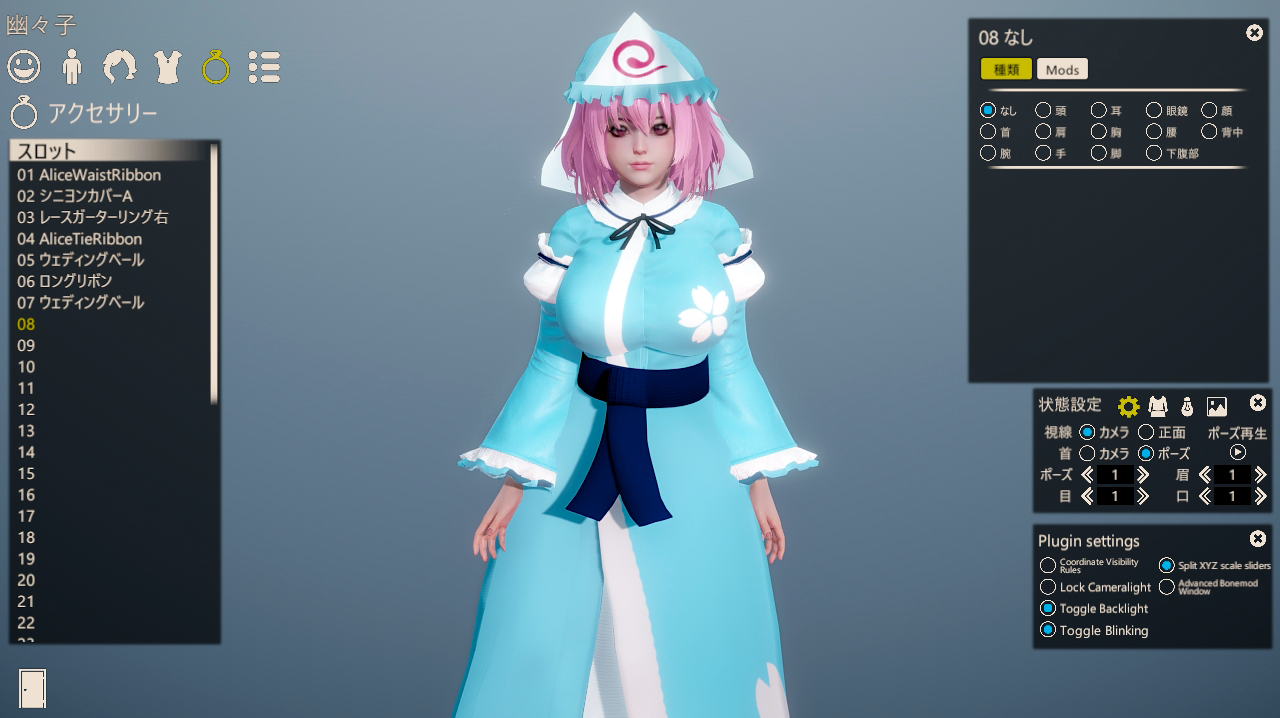The height and width of the screenshot is (718, 1280).
Task: Open the face category smiley icon
Action: click(24, 67)
